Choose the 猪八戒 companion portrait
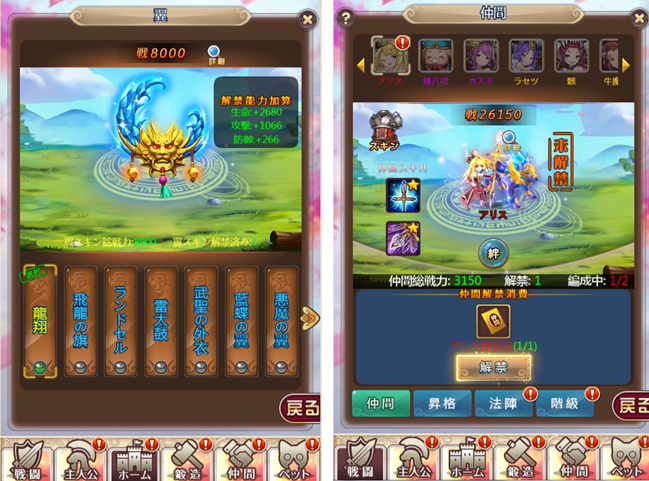649x481 pixels. pyautogui.click(x=436, y=57)
